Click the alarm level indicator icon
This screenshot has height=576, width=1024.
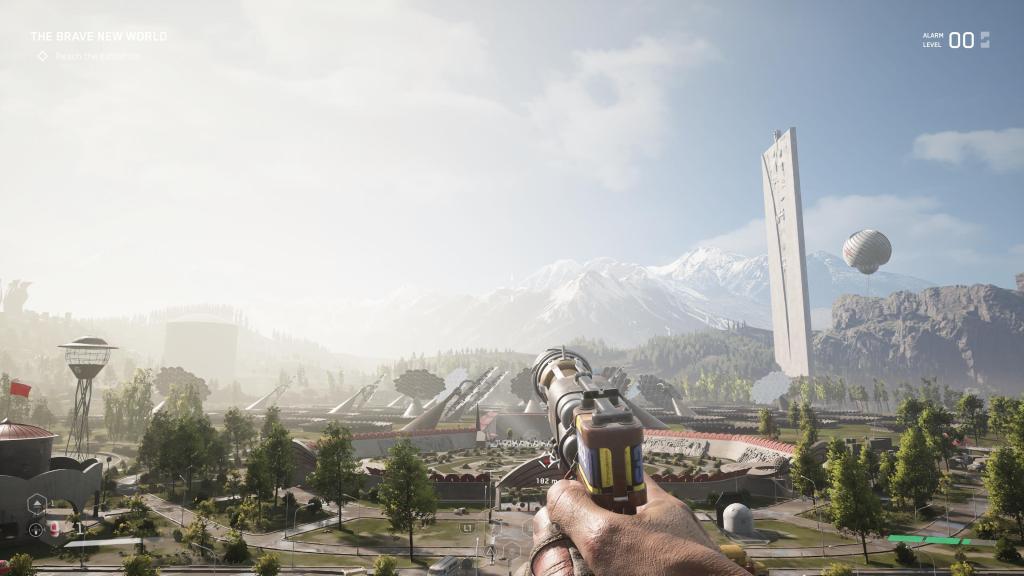coord(985,40)
